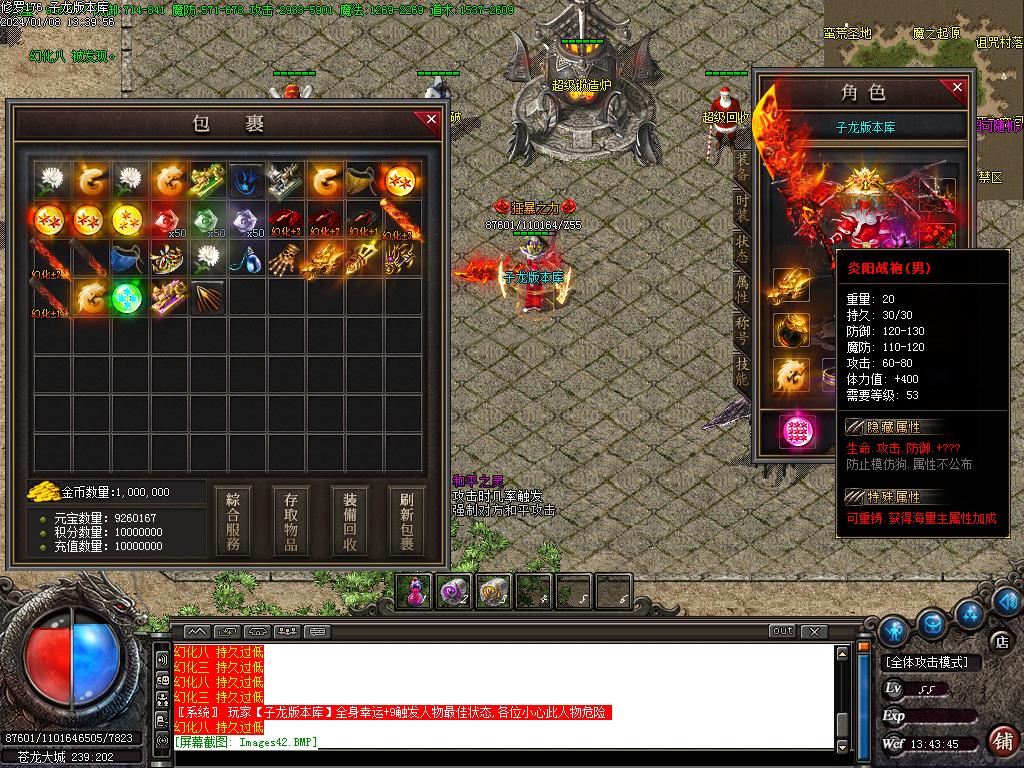This screenshot has width=1024, height=768.
Task: Open the 状态 status tab
Action: pyautogui.click(x=741, y=250)
